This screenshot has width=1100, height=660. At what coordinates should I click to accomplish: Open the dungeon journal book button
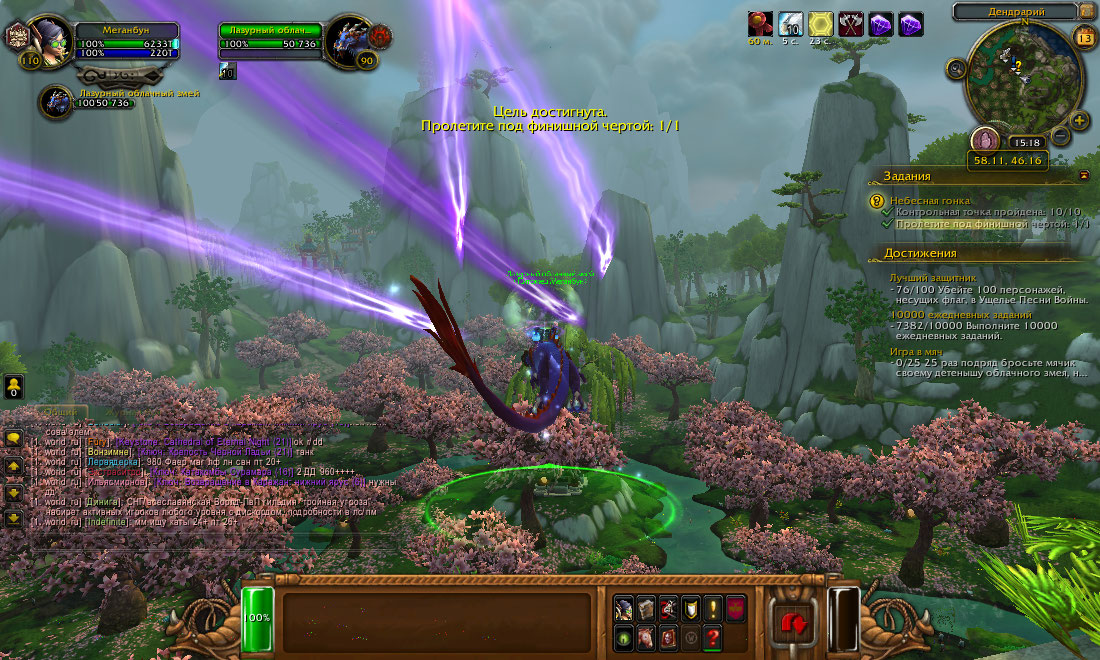coord(667,638)
